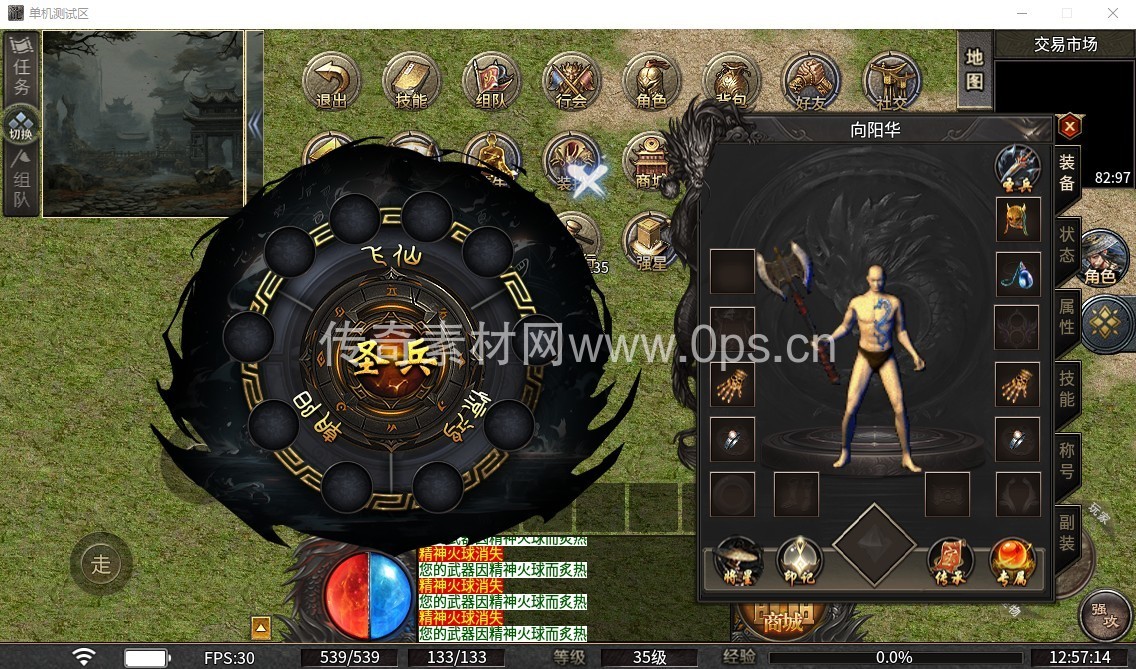Viewport: 1136px width, 669px height.
Task: Close the game window
Action: point(1113,13)
